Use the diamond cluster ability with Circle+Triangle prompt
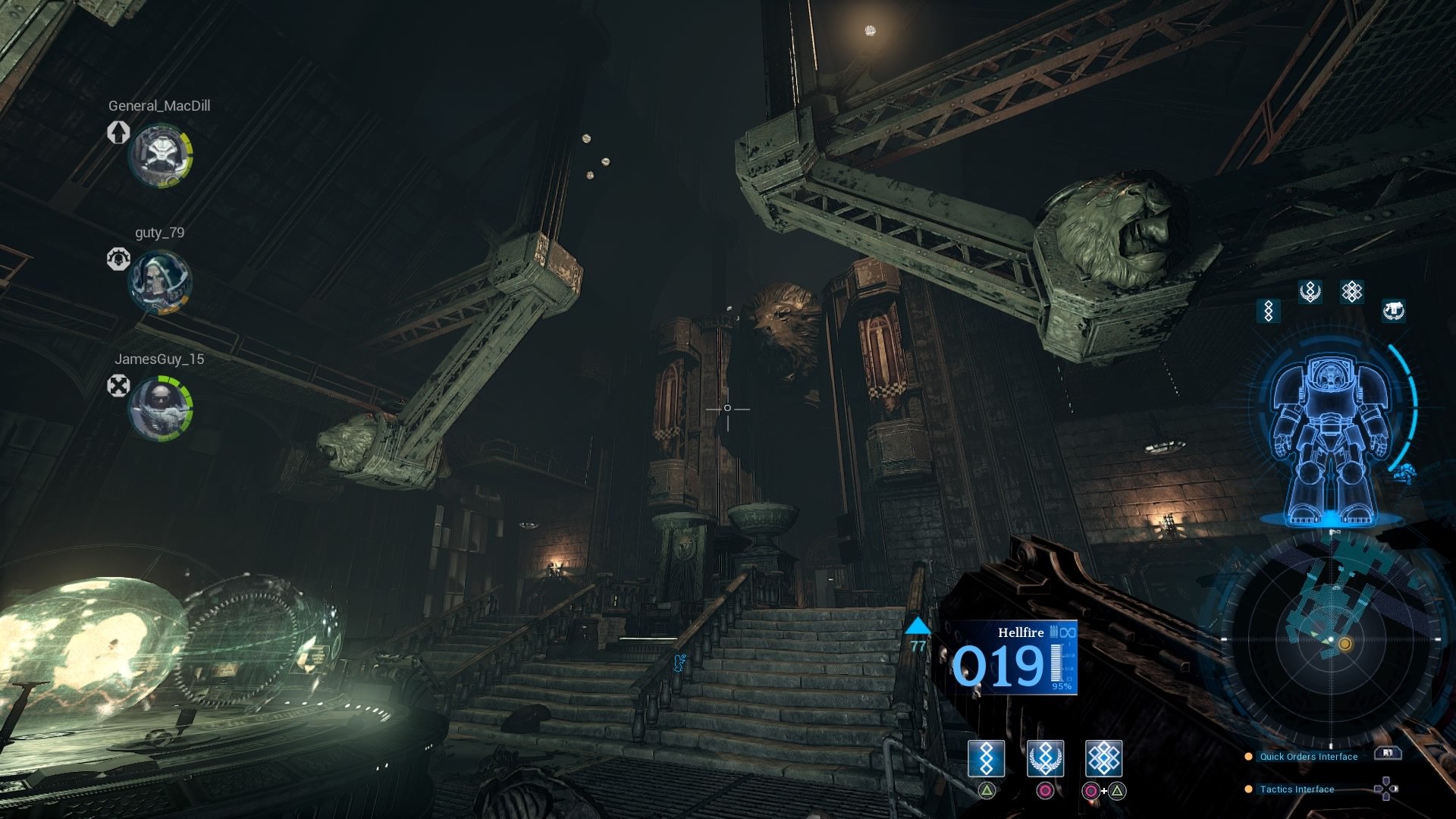The height and width of the screenshot is (819, 1456). (x=1105, y=758)
